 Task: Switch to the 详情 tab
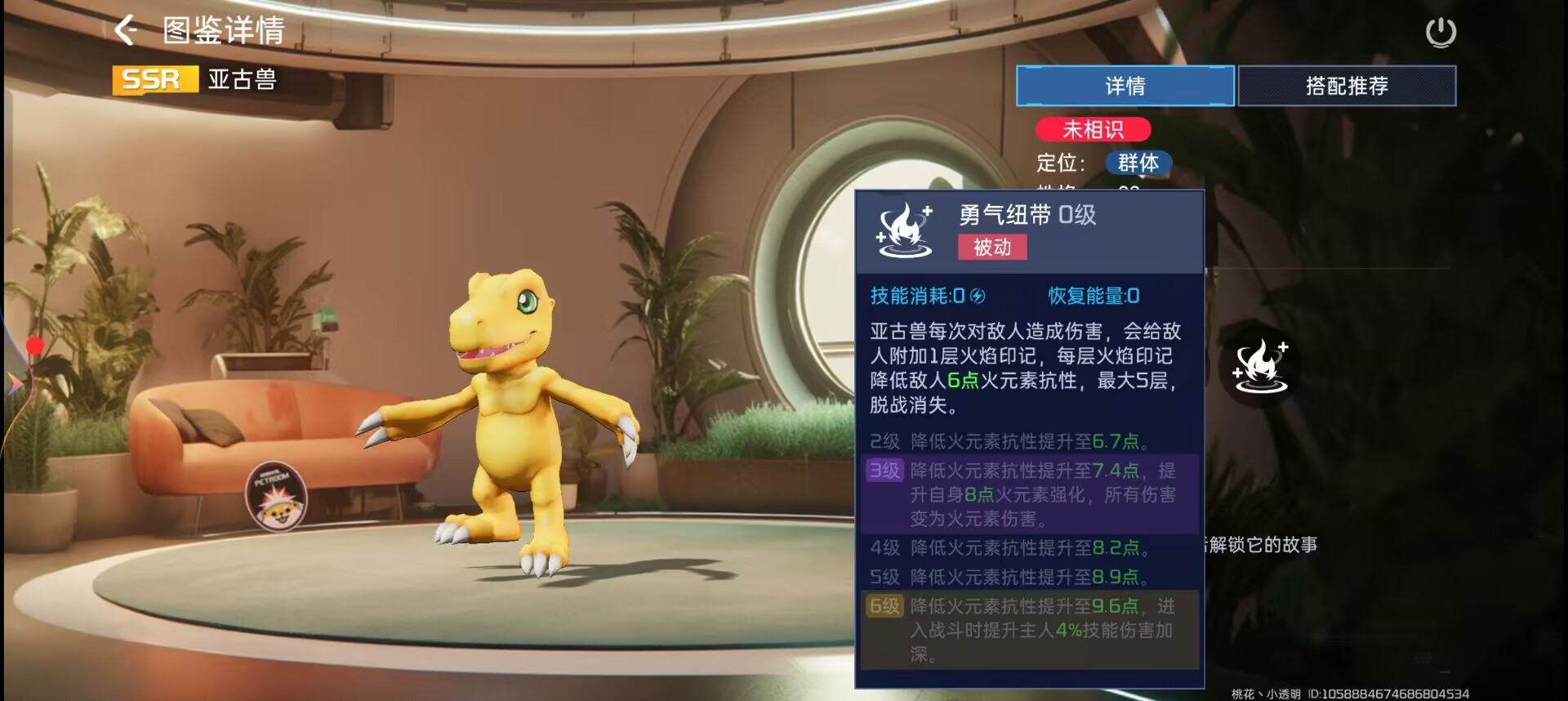[x=1125, y=86]
